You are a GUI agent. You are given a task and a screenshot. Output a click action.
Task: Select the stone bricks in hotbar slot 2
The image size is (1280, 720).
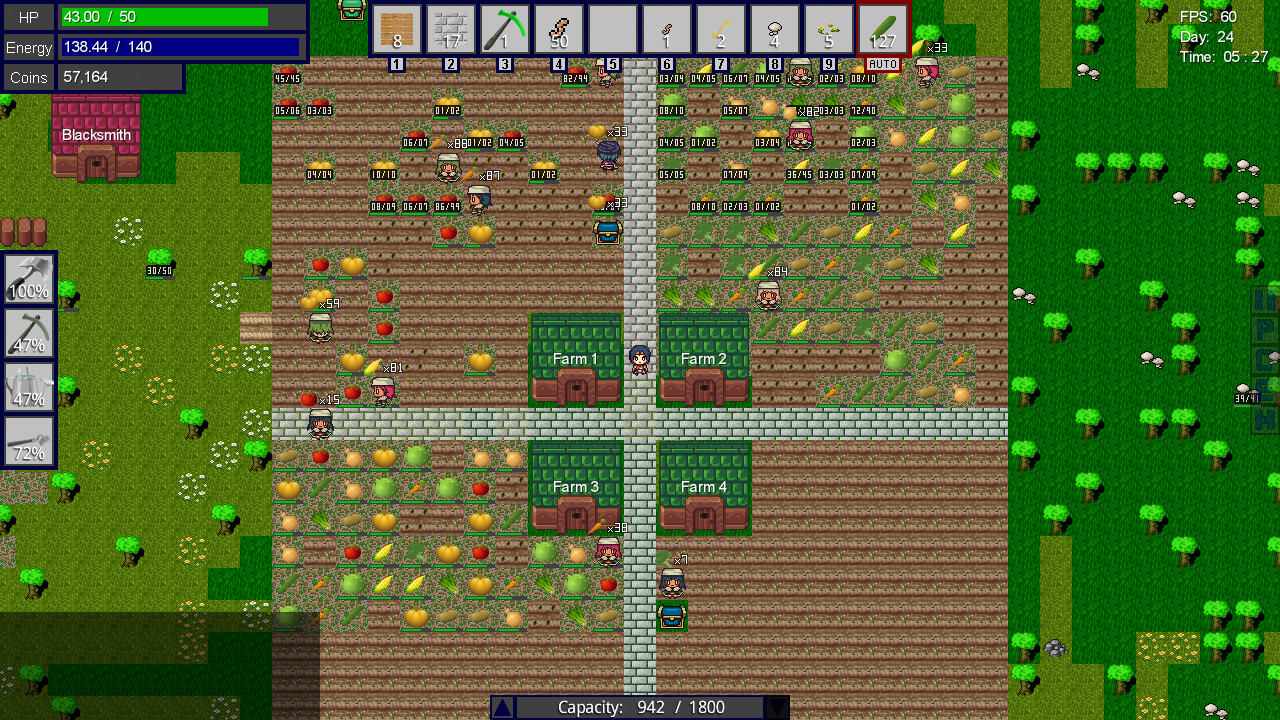point(451,30)
